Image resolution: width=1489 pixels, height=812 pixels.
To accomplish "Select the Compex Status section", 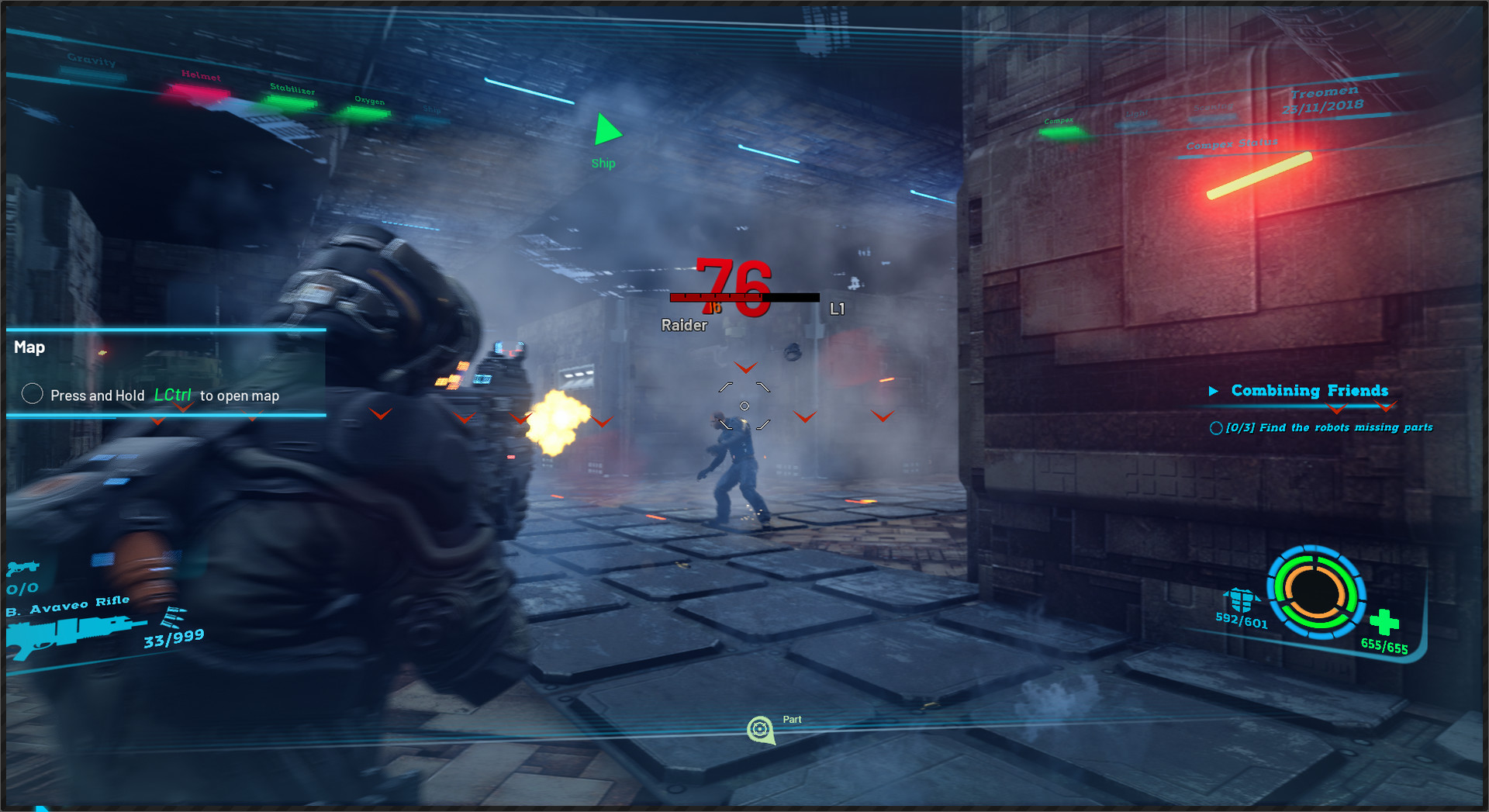I will click(1231, 144).
